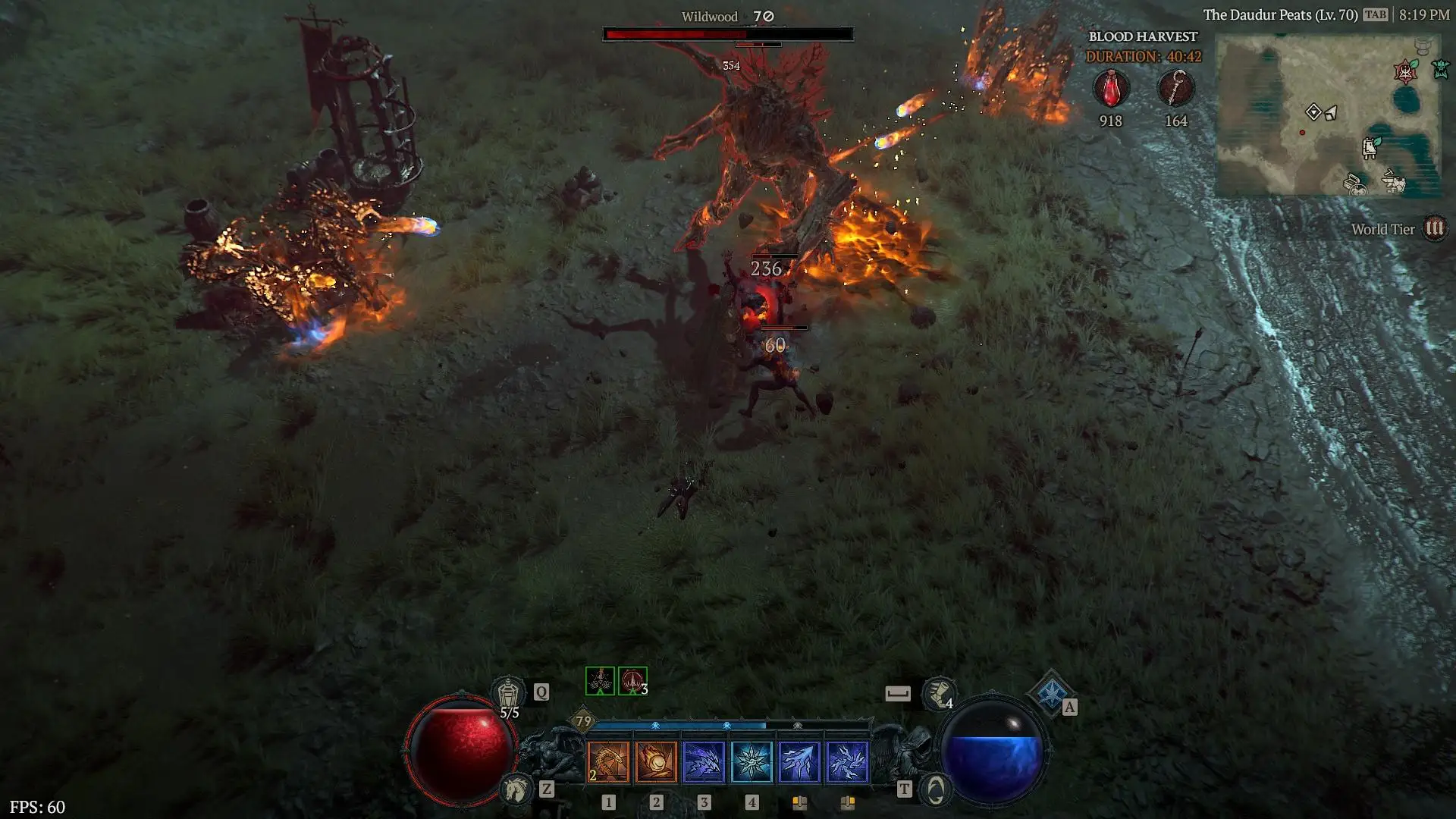Select the Blood Harvest staff icon
The width and height of the screenshot is (1456, 819).
(x=1175, y=89)
